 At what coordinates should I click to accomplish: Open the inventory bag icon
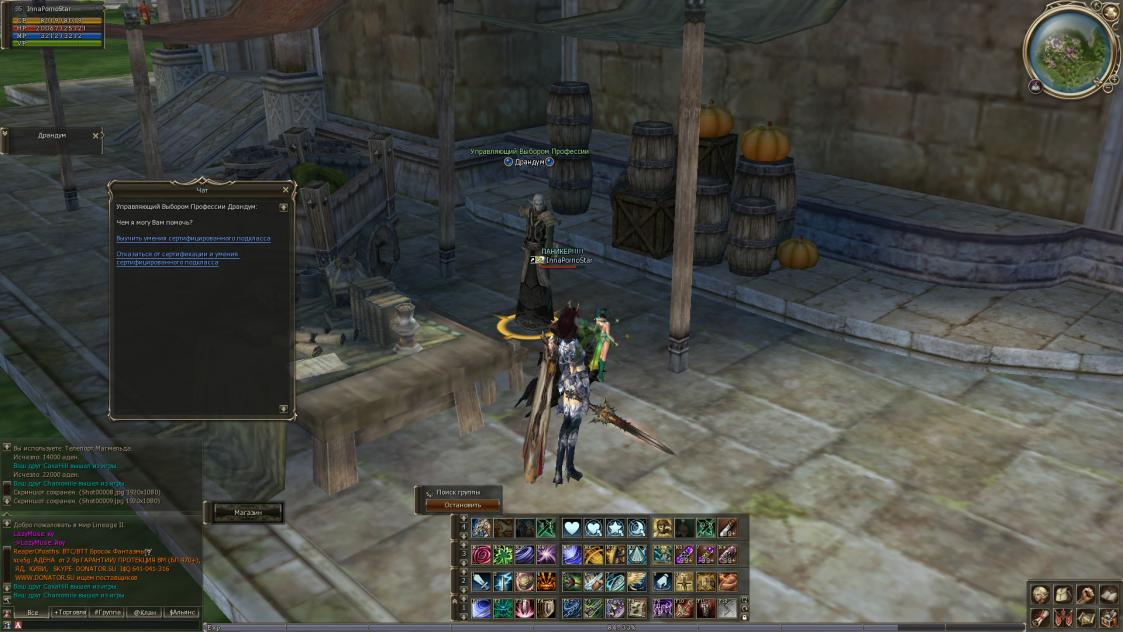pos(1063,595)
